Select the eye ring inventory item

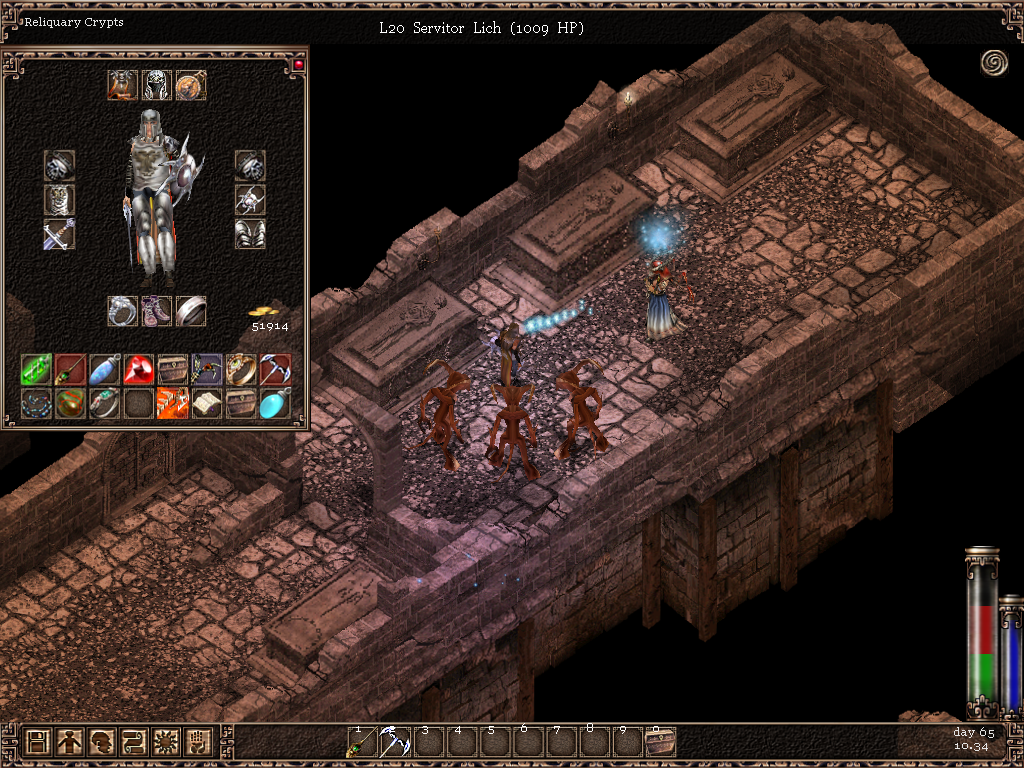tap(241, 369)
